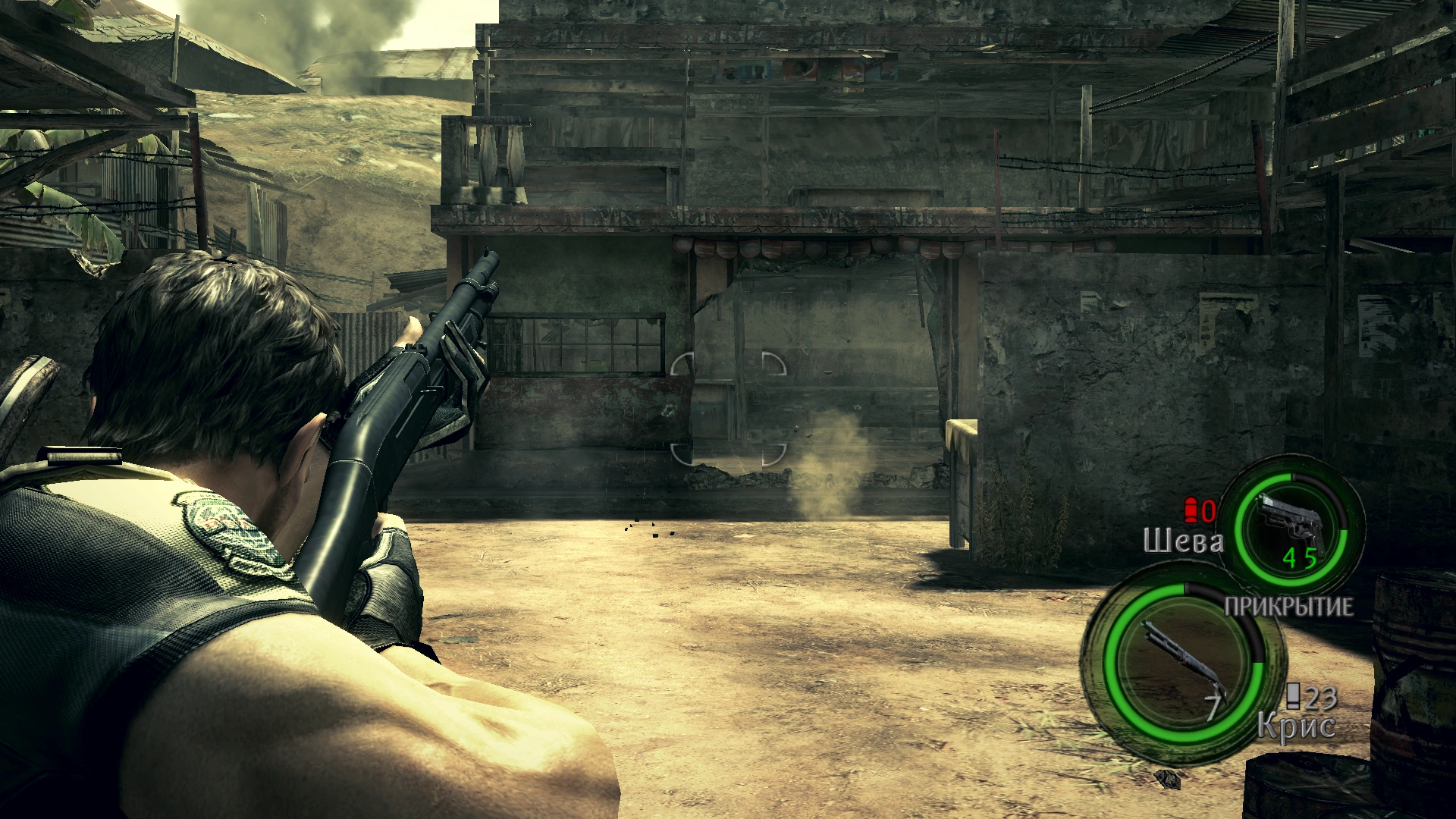Click the shotgun ammo count 7
Viewport: 1456px width, 819px height.
pyautogui.click(x=1213, y=705)
